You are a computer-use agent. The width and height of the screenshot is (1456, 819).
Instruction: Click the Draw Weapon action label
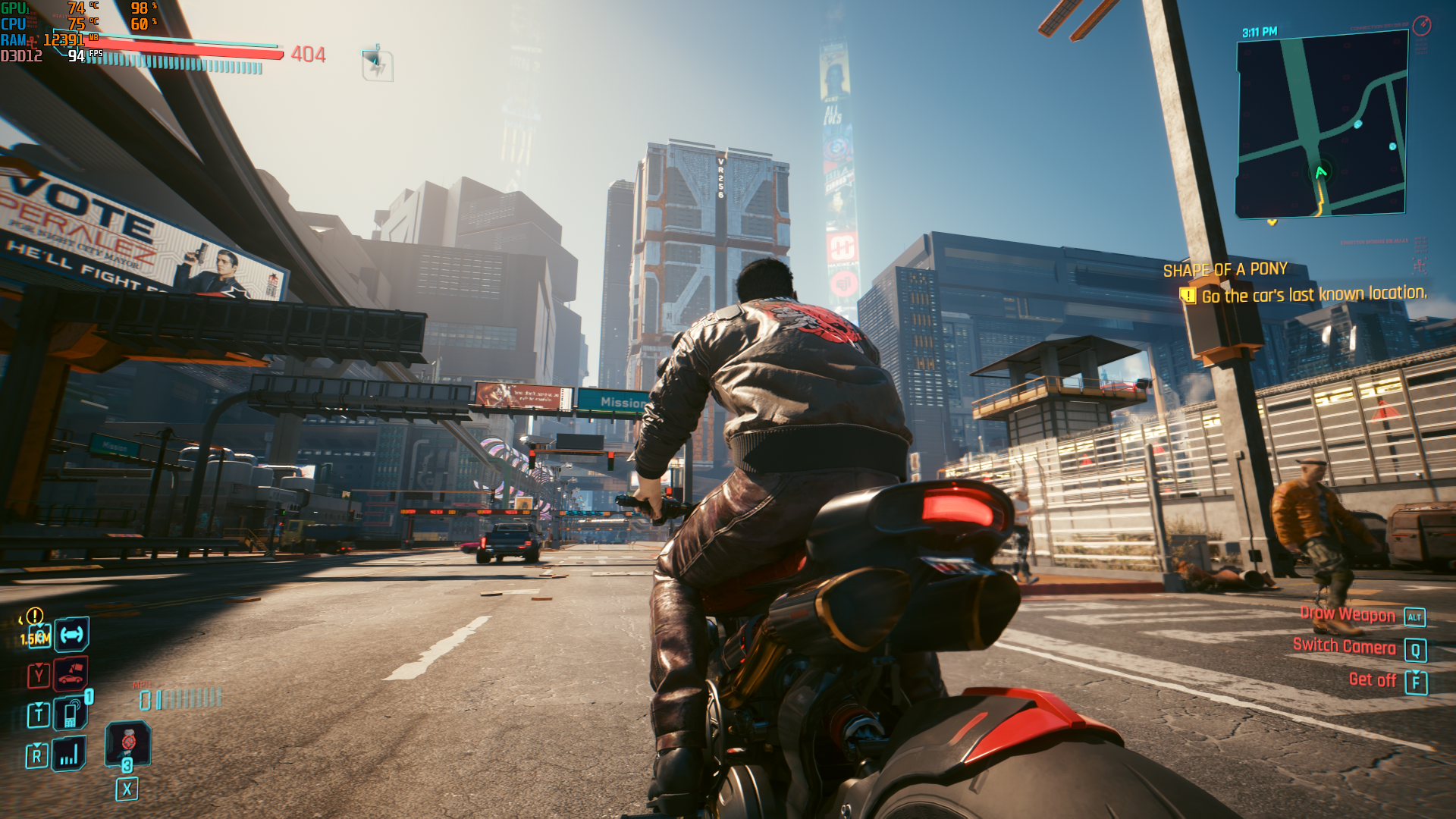[1347, 614]
